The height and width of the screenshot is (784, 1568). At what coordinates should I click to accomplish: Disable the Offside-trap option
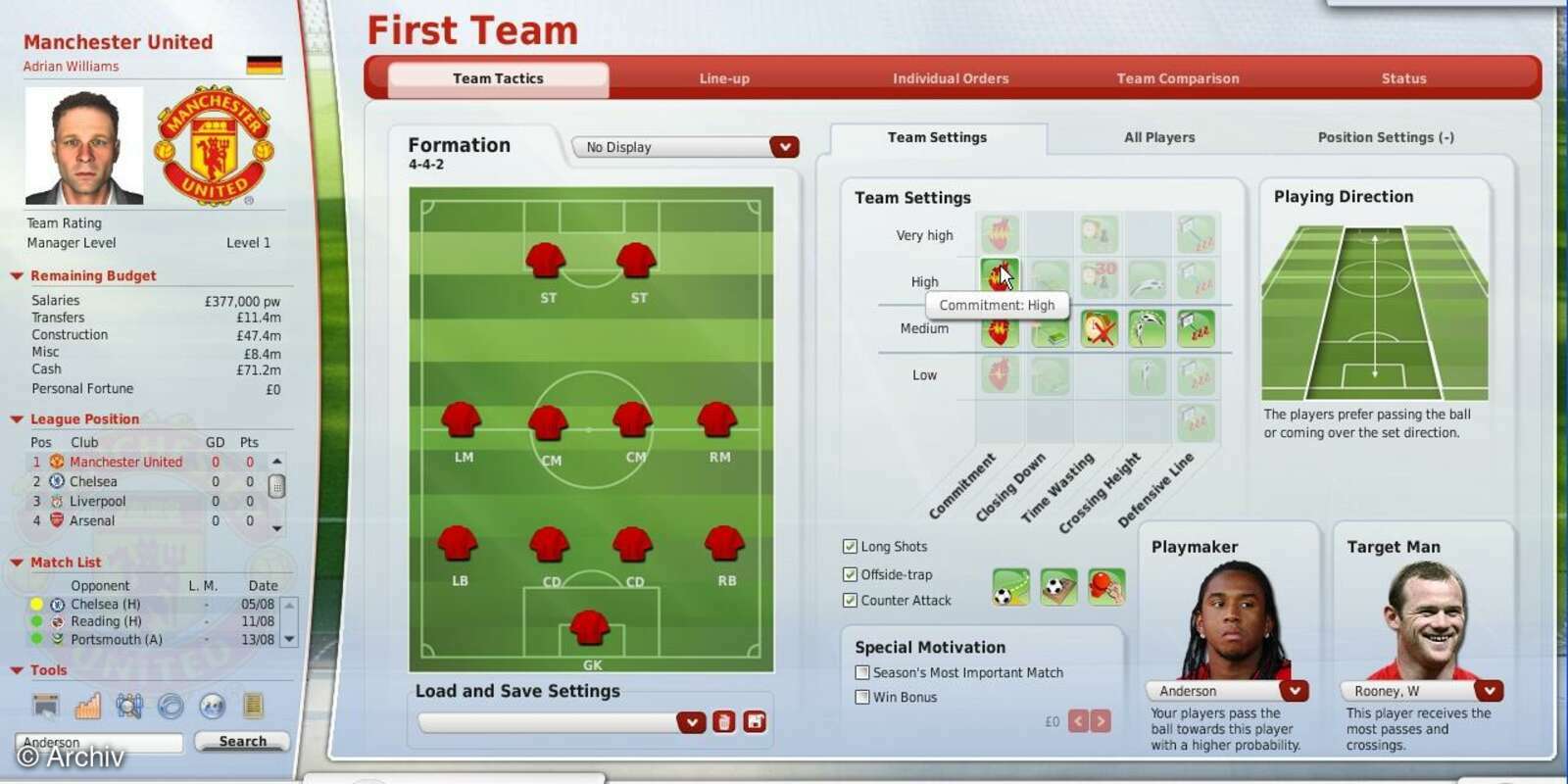pos(850,573)
